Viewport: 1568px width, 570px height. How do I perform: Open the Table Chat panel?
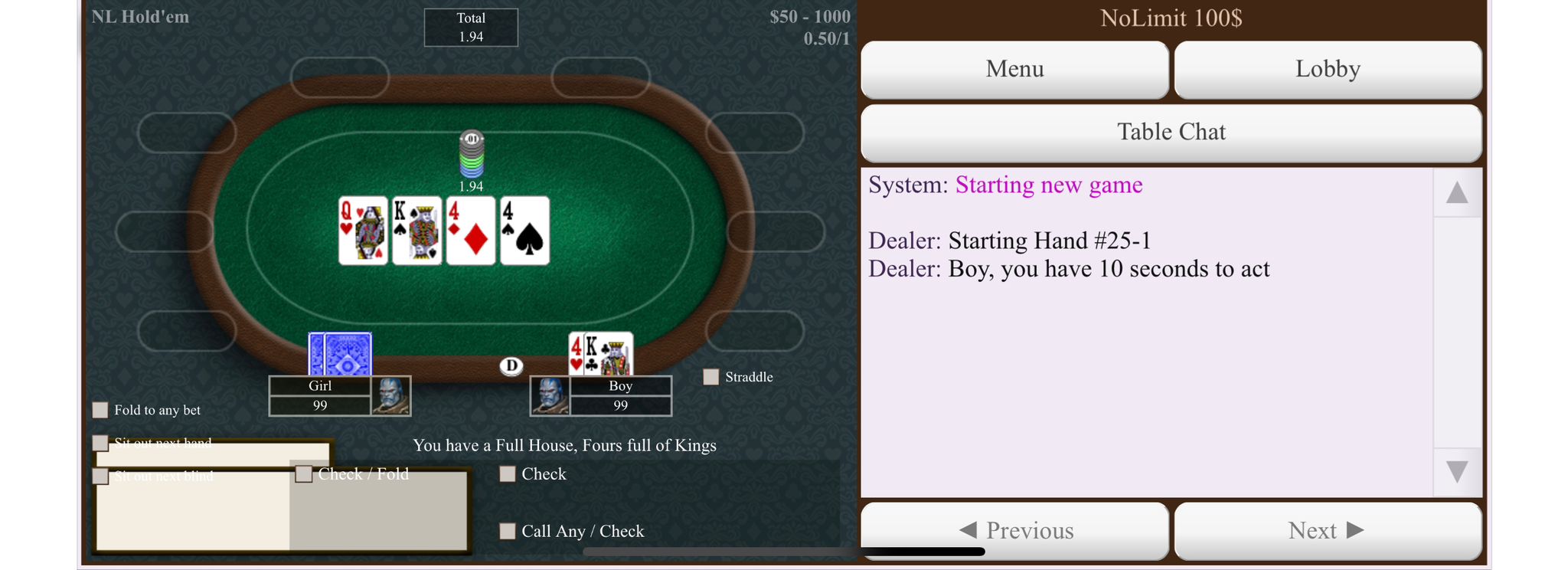coord(1171,132)
